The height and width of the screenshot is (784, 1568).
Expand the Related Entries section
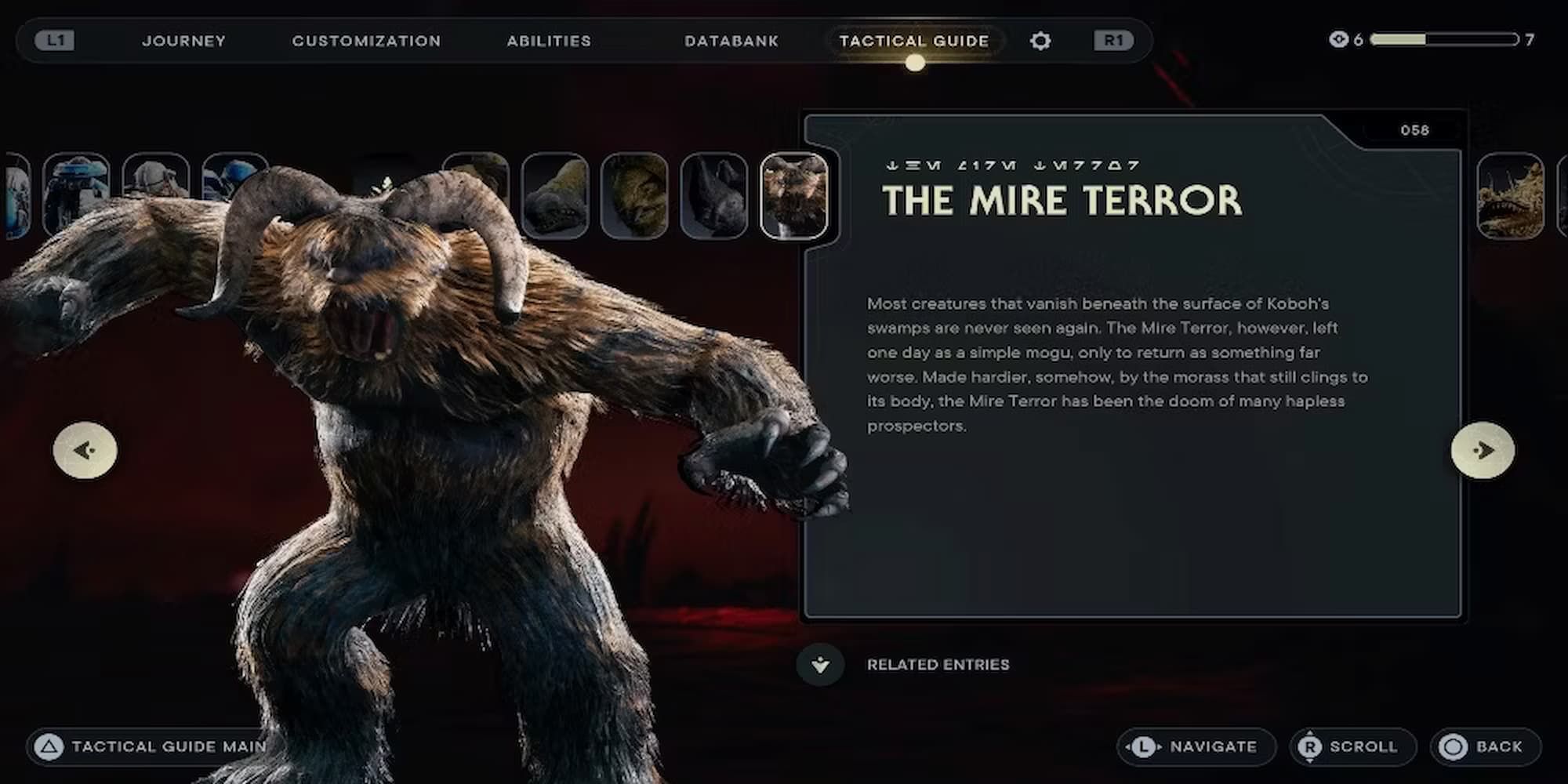(x=820, y=664)
